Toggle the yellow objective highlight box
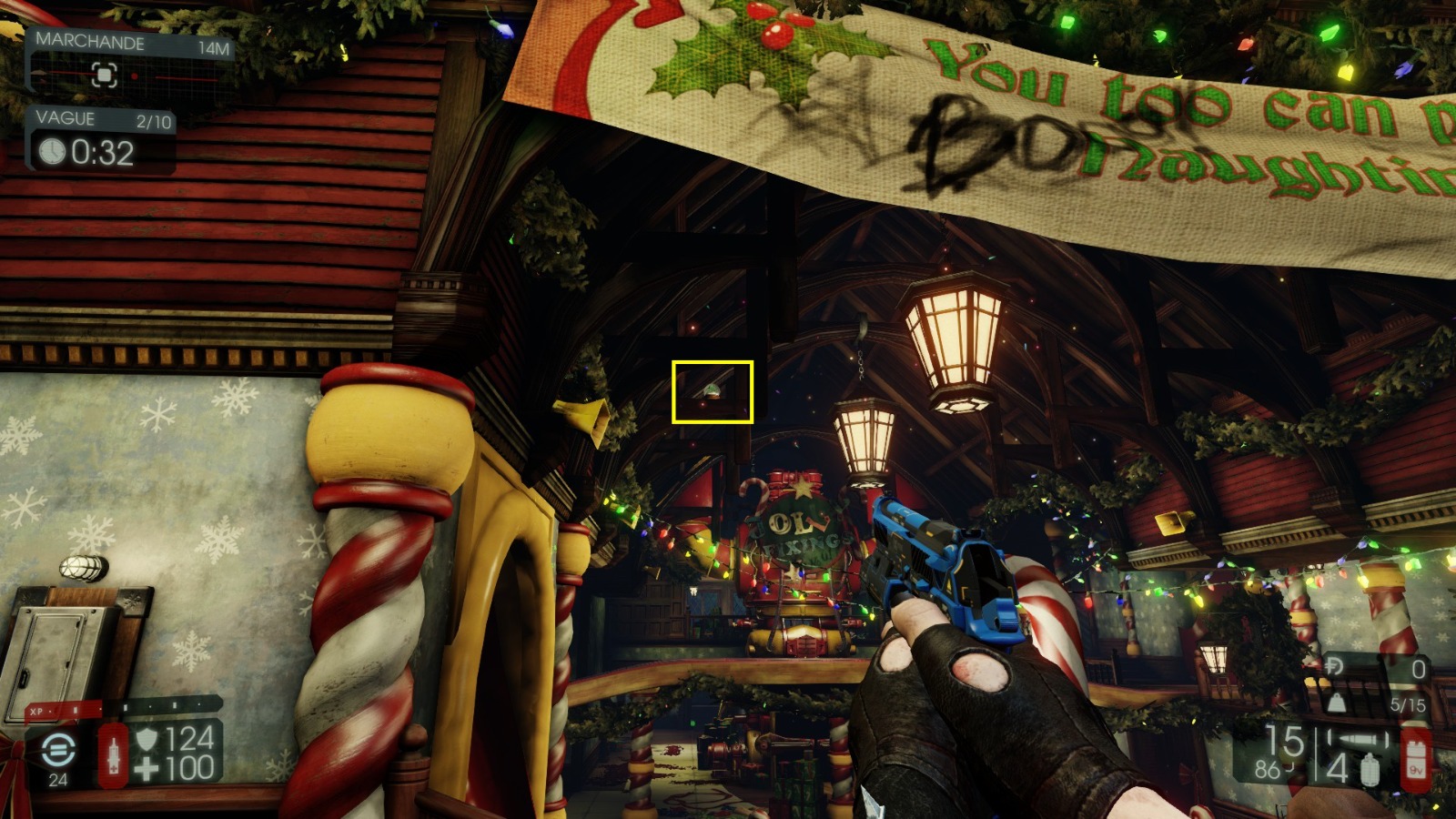This screenshot has height=819, width=1456. tap(712, 391)
